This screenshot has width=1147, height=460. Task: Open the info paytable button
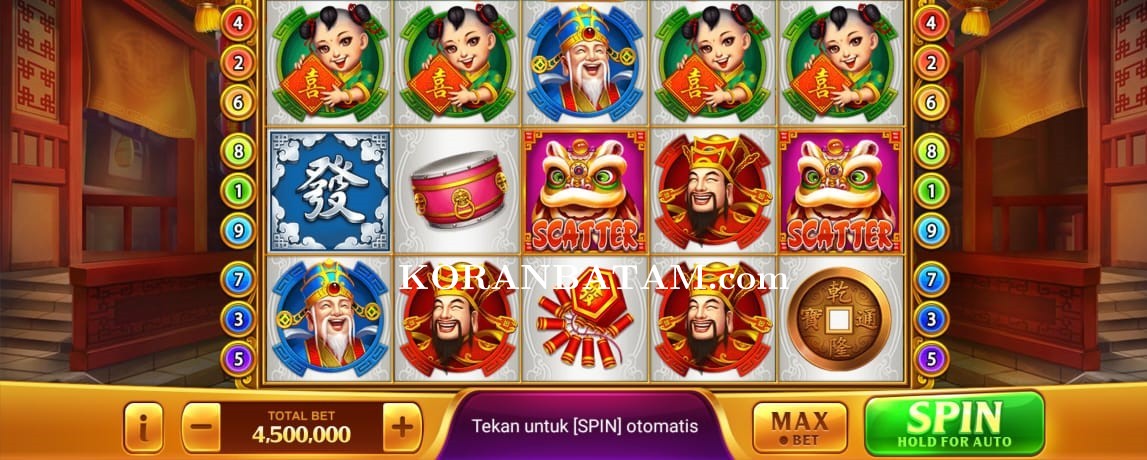143,428
